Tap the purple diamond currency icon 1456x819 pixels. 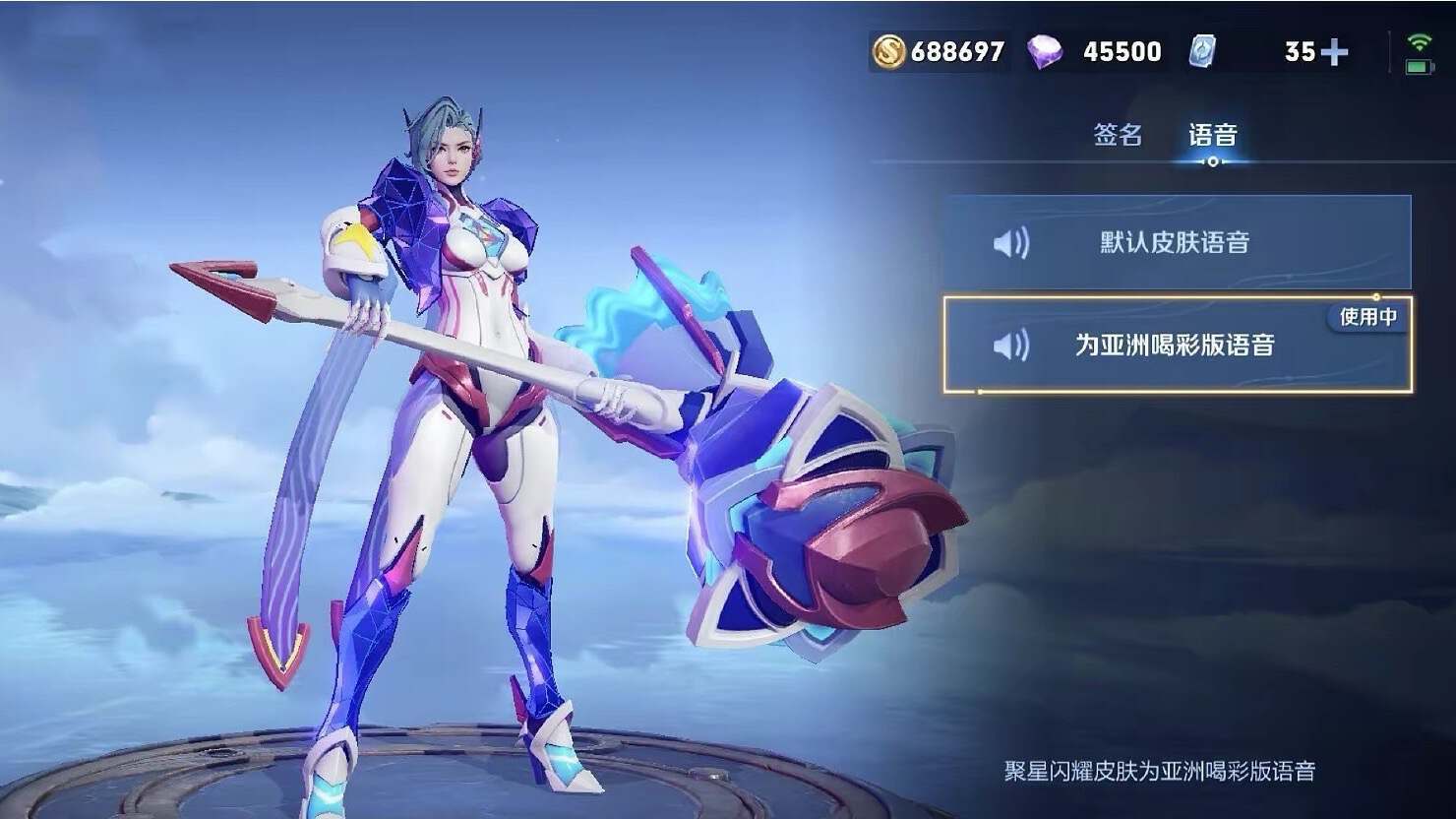1044,51
